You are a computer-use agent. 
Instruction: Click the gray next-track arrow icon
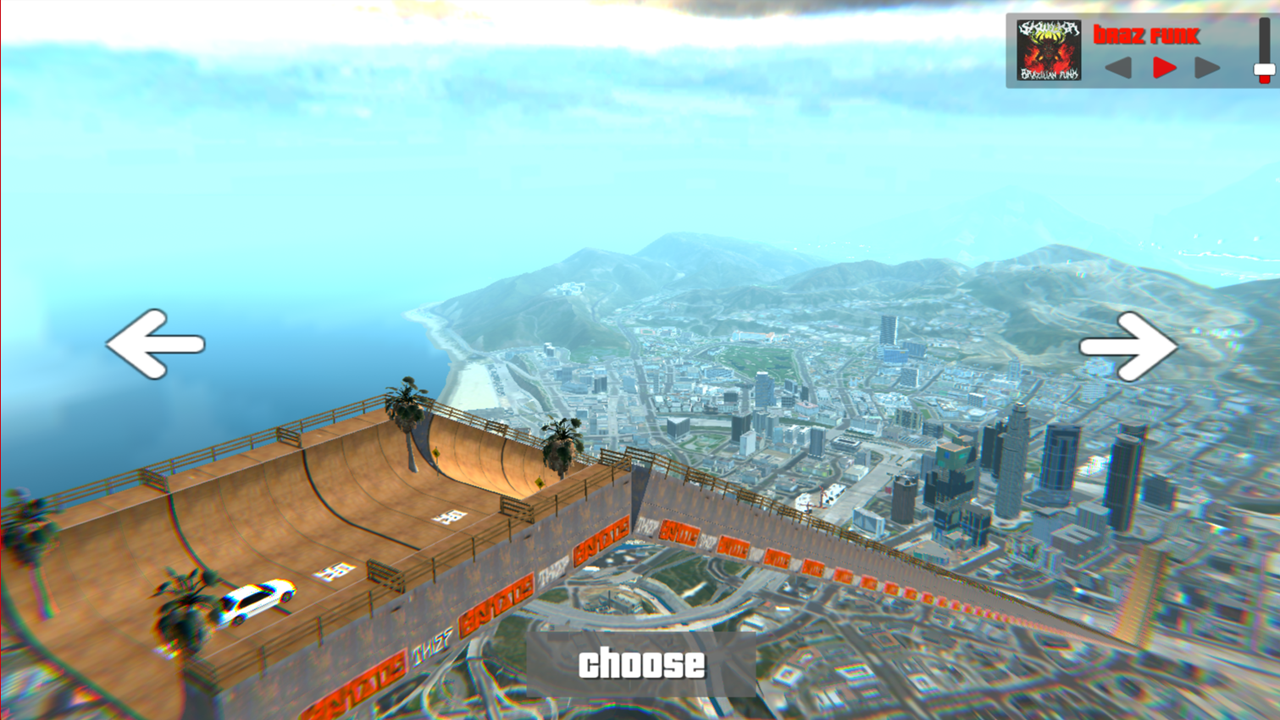pos(1207,67)
